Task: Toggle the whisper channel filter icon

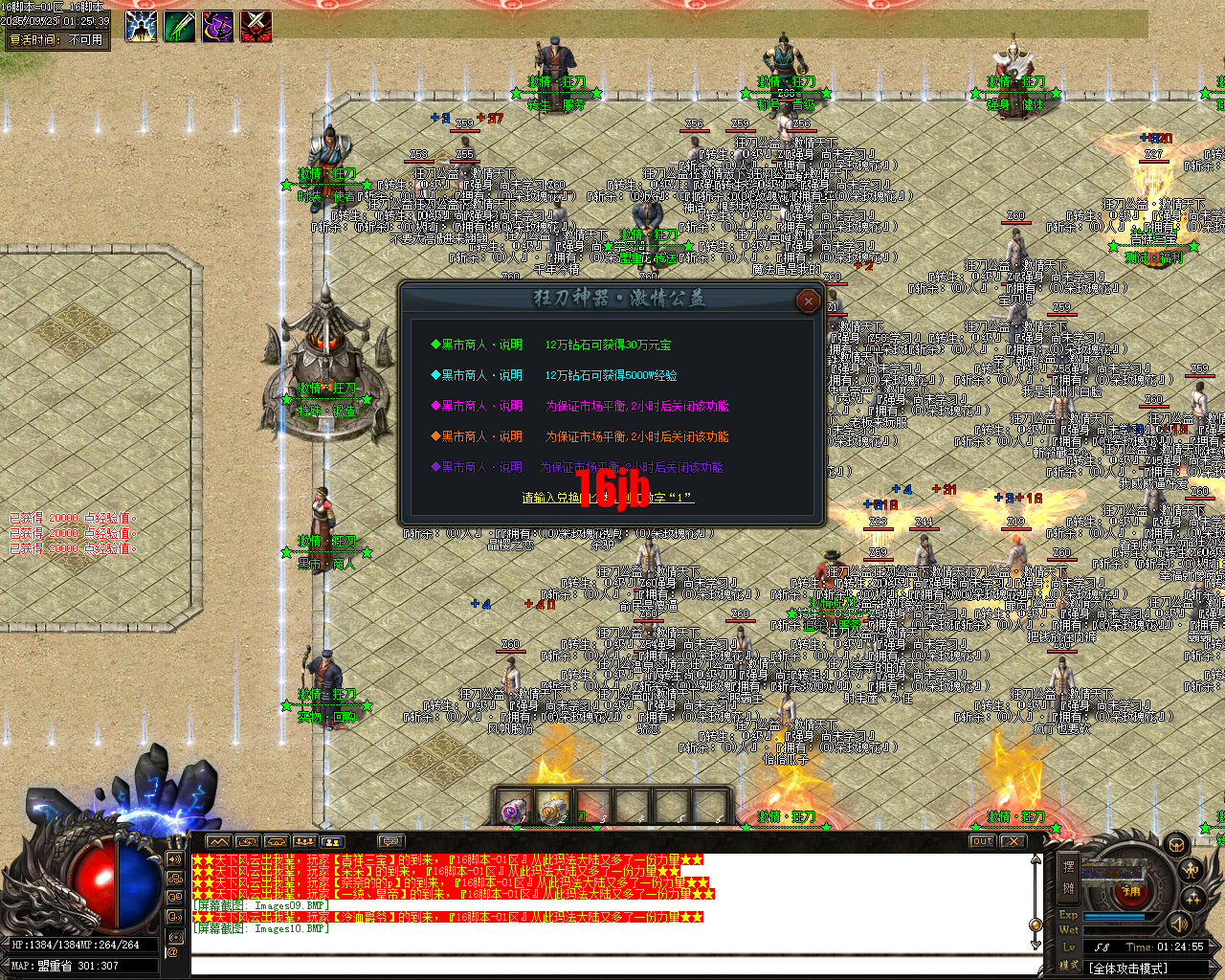Action: pos(174,916)
